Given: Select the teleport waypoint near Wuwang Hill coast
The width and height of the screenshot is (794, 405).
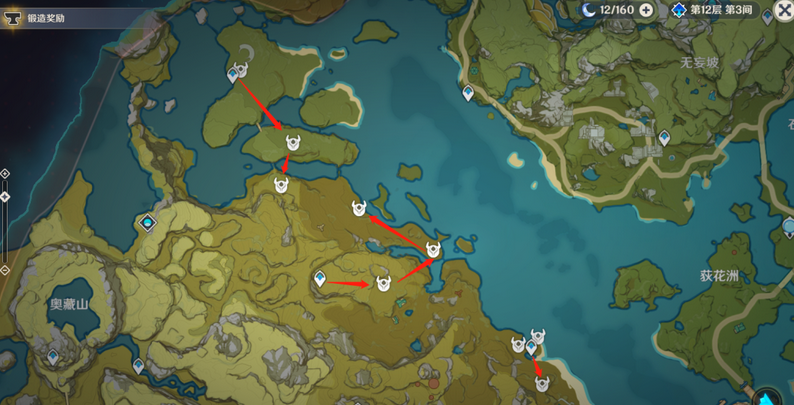Looking at the screenshot, I should pos(468,93).
